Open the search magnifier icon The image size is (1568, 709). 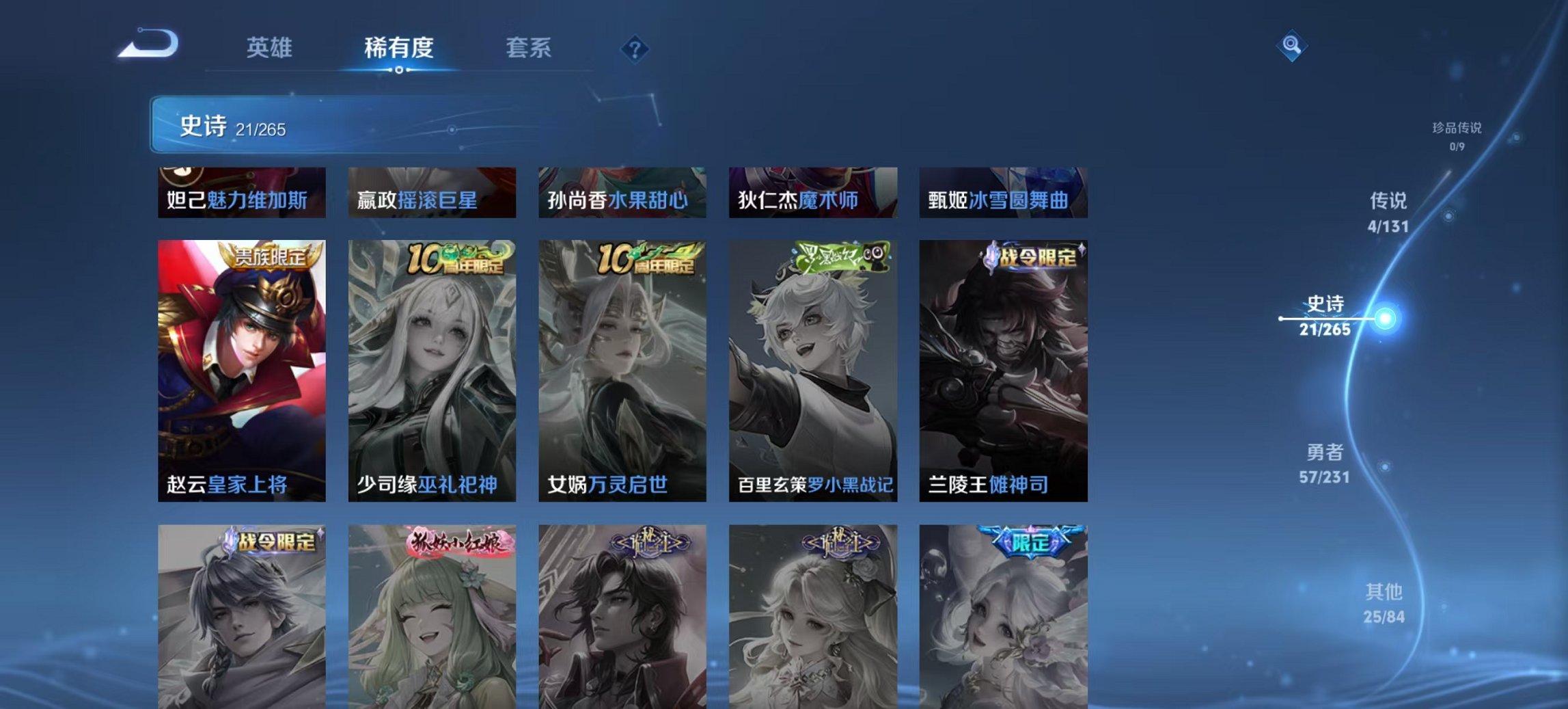(x=1290, y=46)
